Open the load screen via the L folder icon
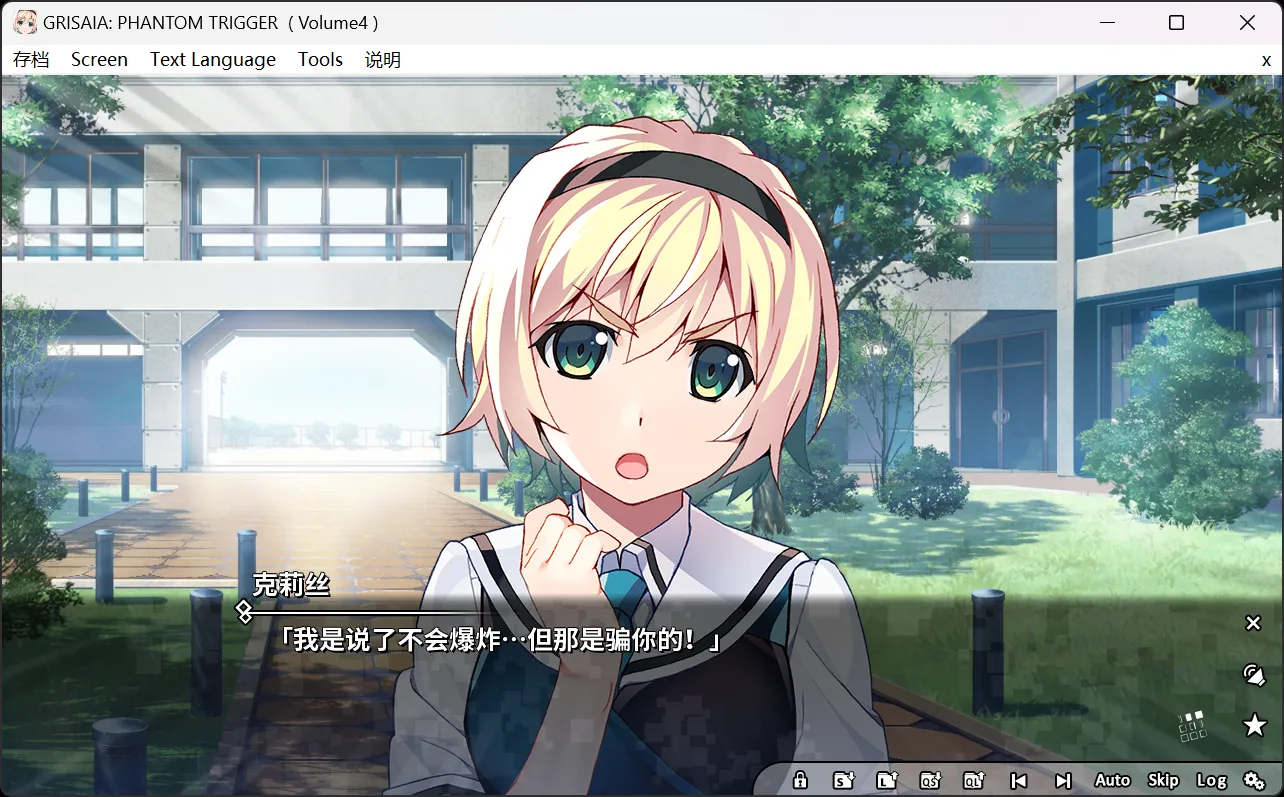Viewport: 1284px width, 797px height. coord(887,779)
